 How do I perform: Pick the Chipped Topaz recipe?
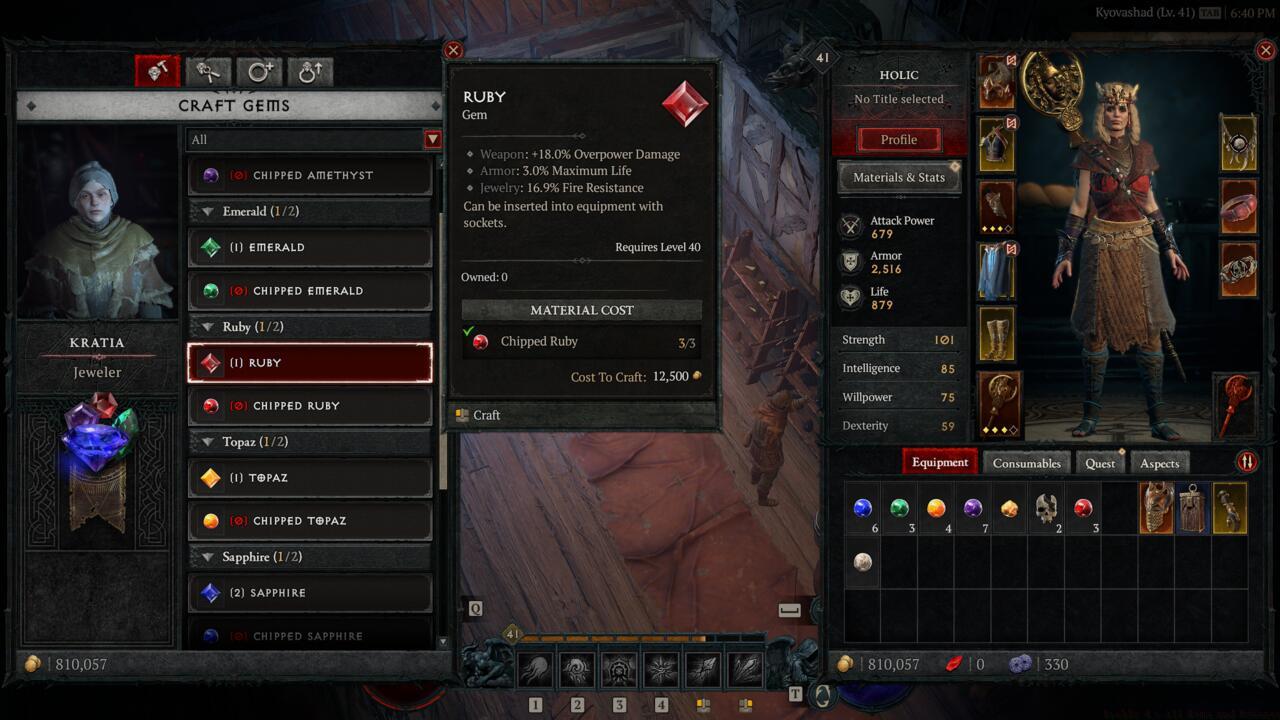click(310, 521)
